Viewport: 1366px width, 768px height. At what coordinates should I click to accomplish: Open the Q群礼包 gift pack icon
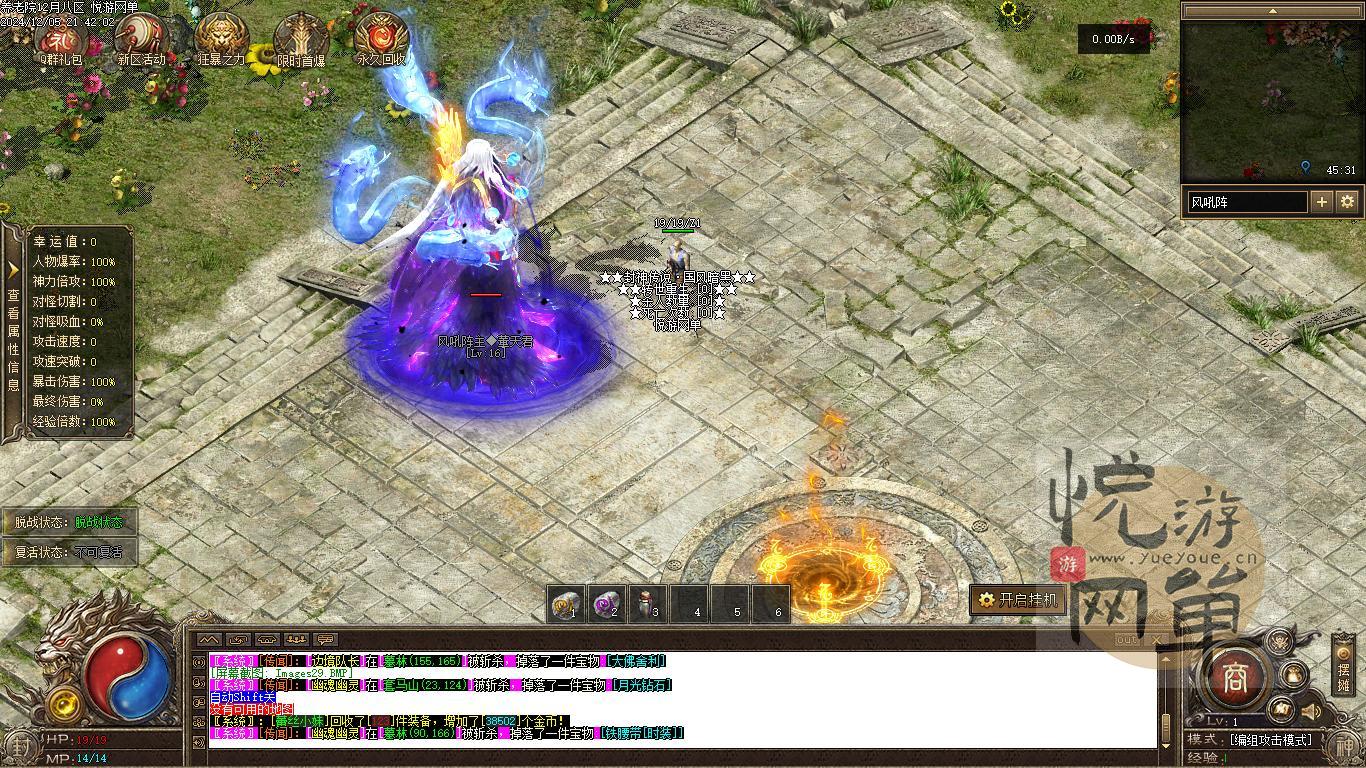59,39
